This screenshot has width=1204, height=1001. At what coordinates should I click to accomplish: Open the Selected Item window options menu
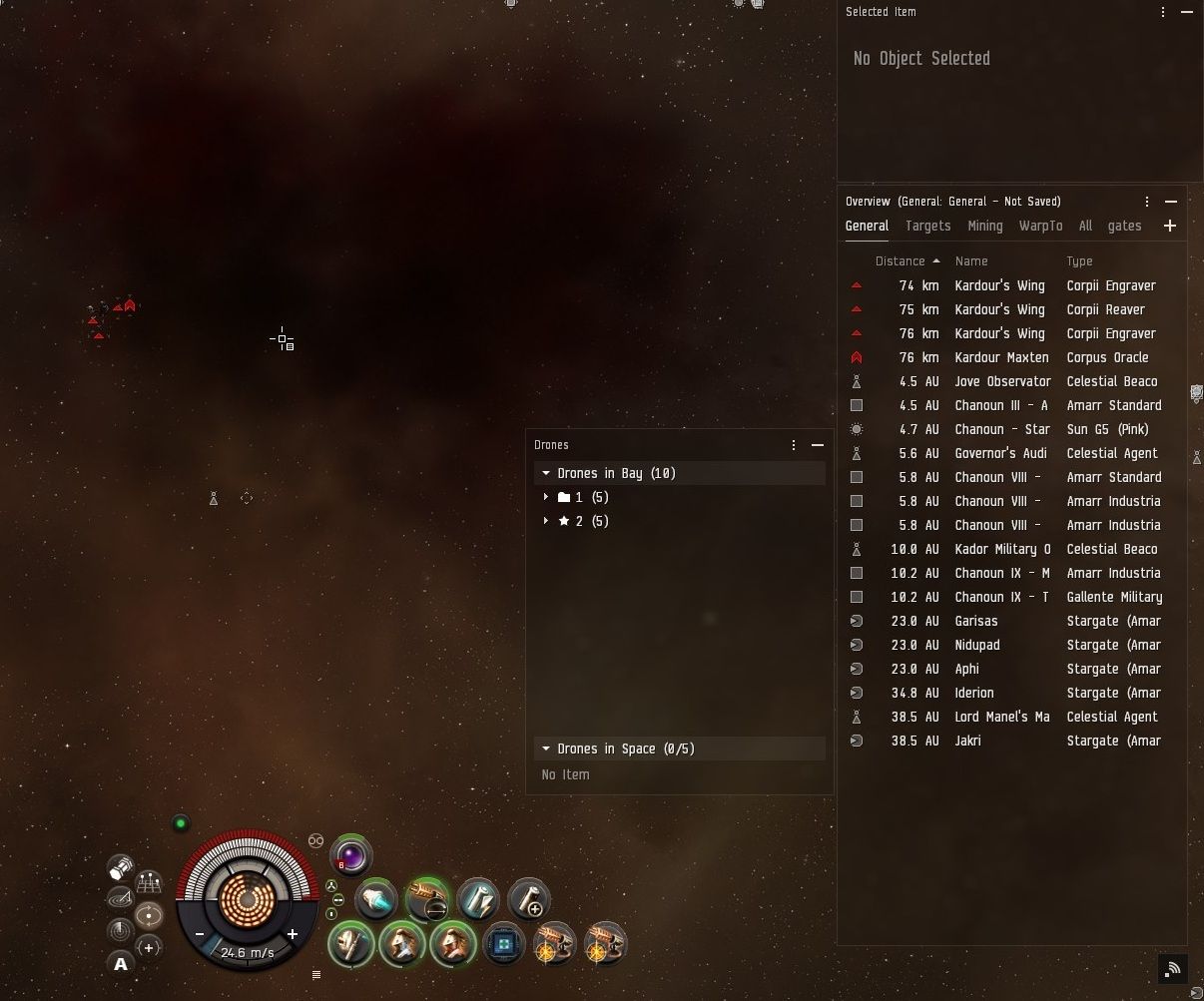[1163, 12]
